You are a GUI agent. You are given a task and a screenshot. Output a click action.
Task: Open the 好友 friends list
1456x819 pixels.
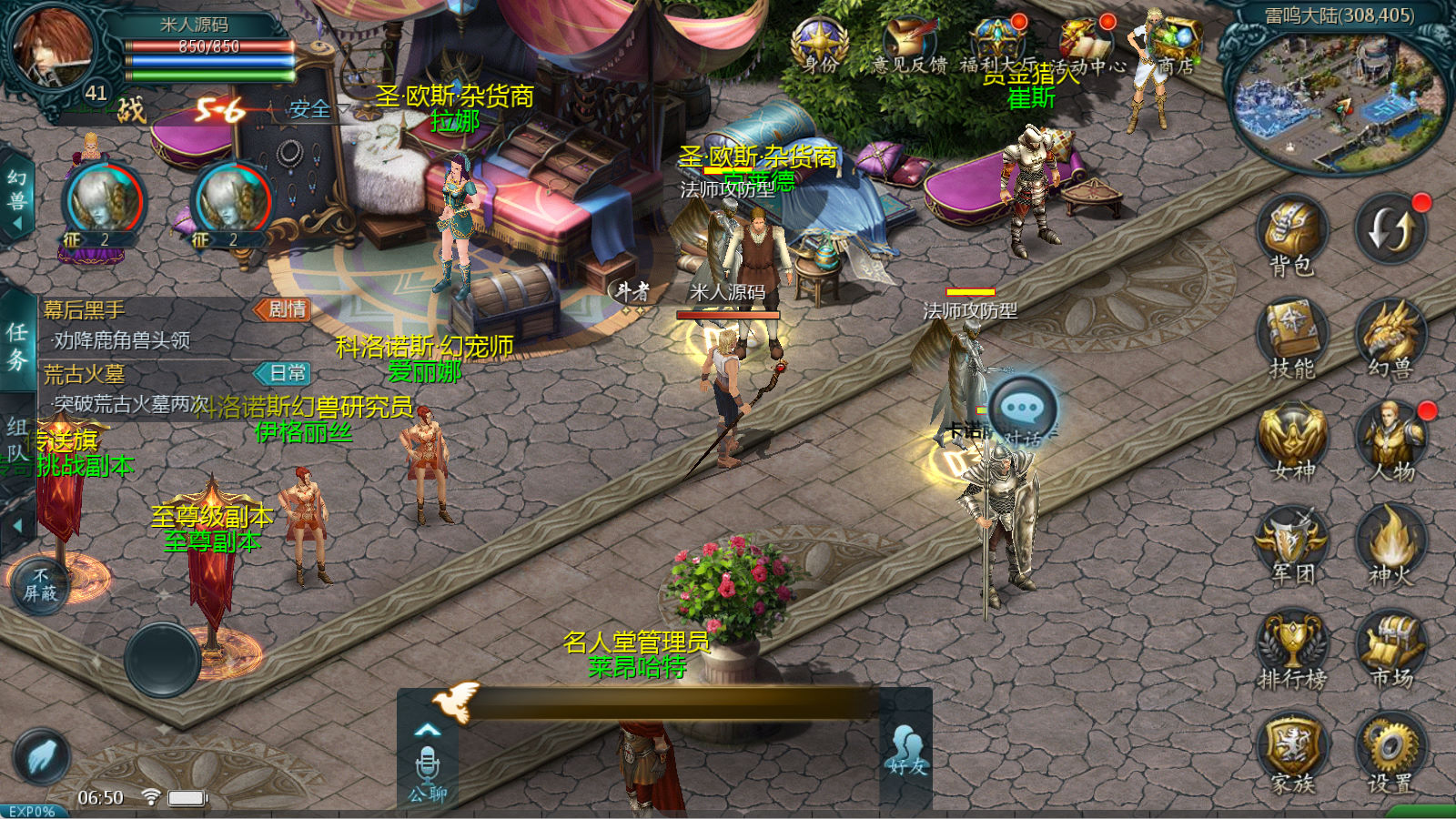tap(906, 751)
